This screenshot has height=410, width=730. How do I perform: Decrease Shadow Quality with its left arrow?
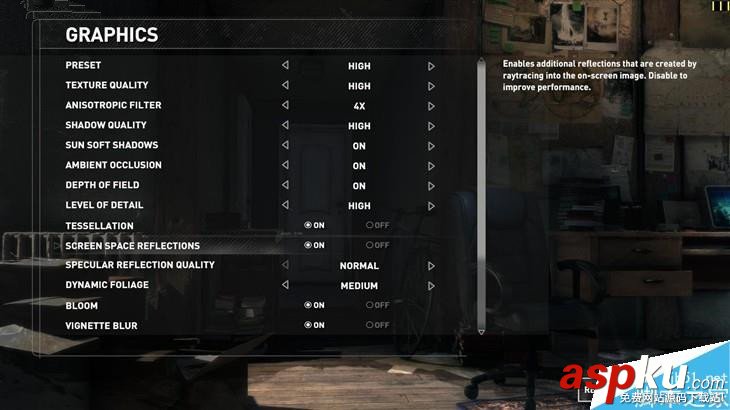click(285, 126)
